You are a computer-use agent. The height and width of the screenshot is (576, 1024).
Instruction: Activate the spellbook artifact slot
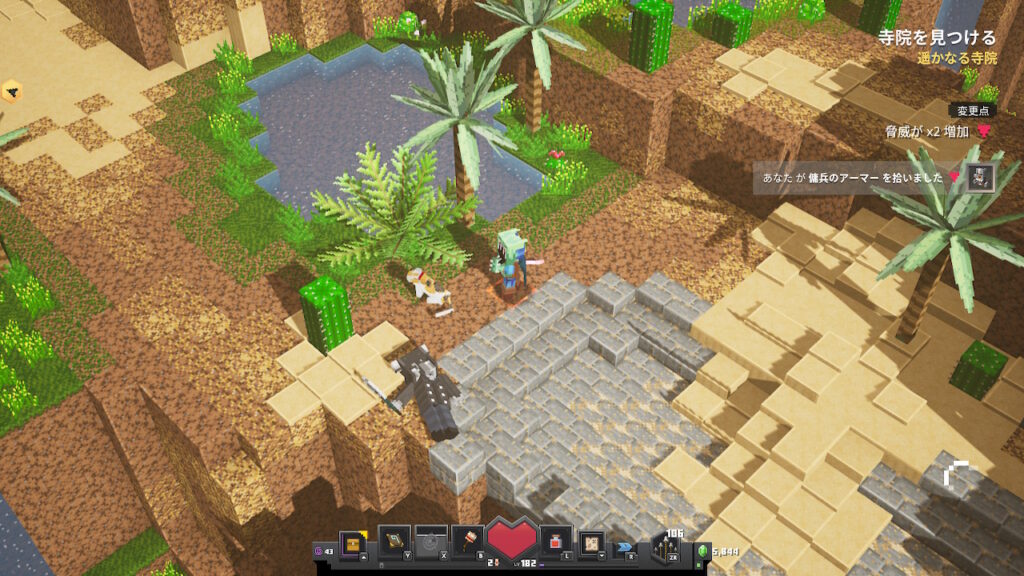click(x=395, y=542)
